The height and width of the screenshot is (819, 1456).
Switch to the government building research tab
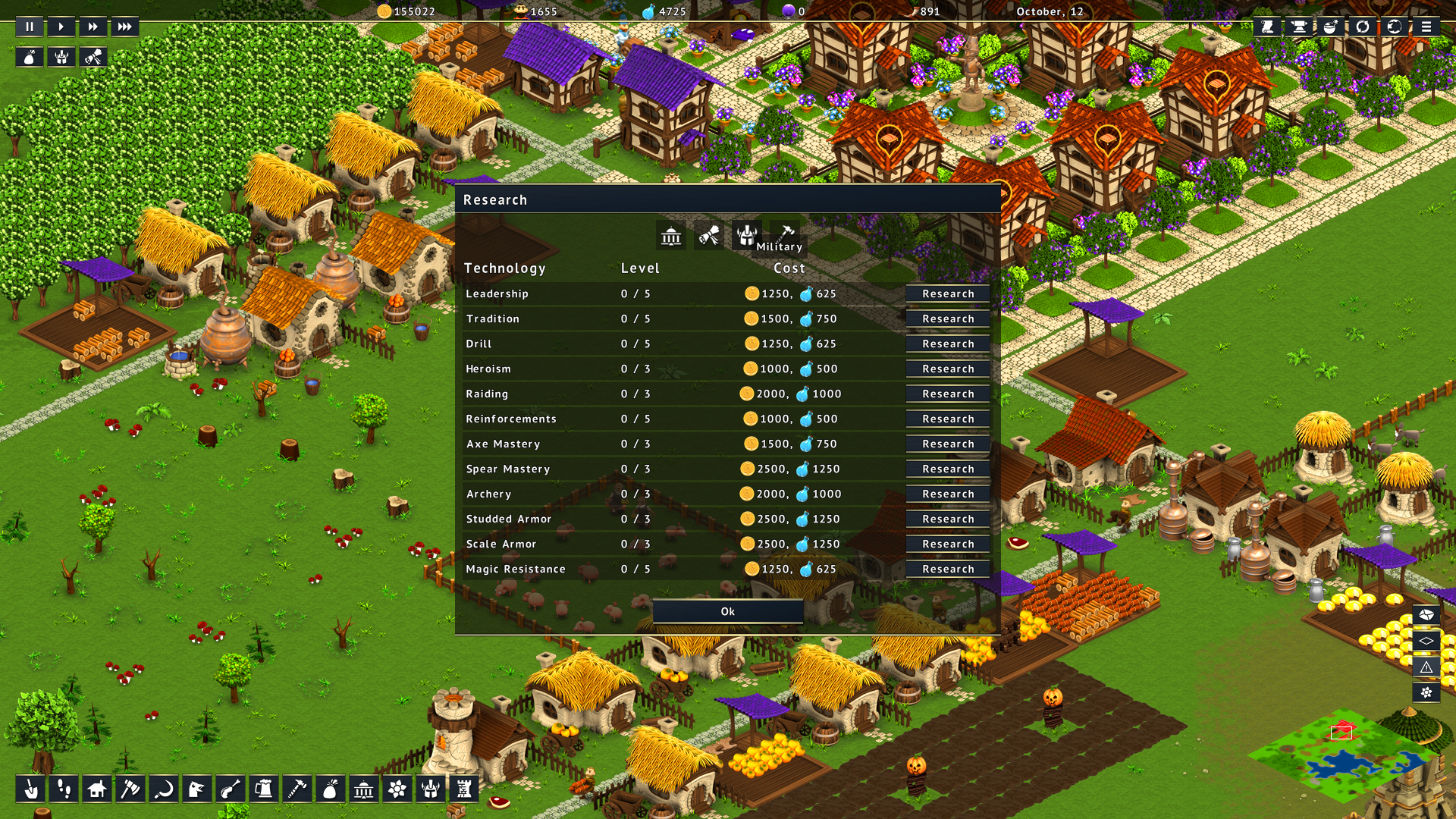[x=671, y=237]
